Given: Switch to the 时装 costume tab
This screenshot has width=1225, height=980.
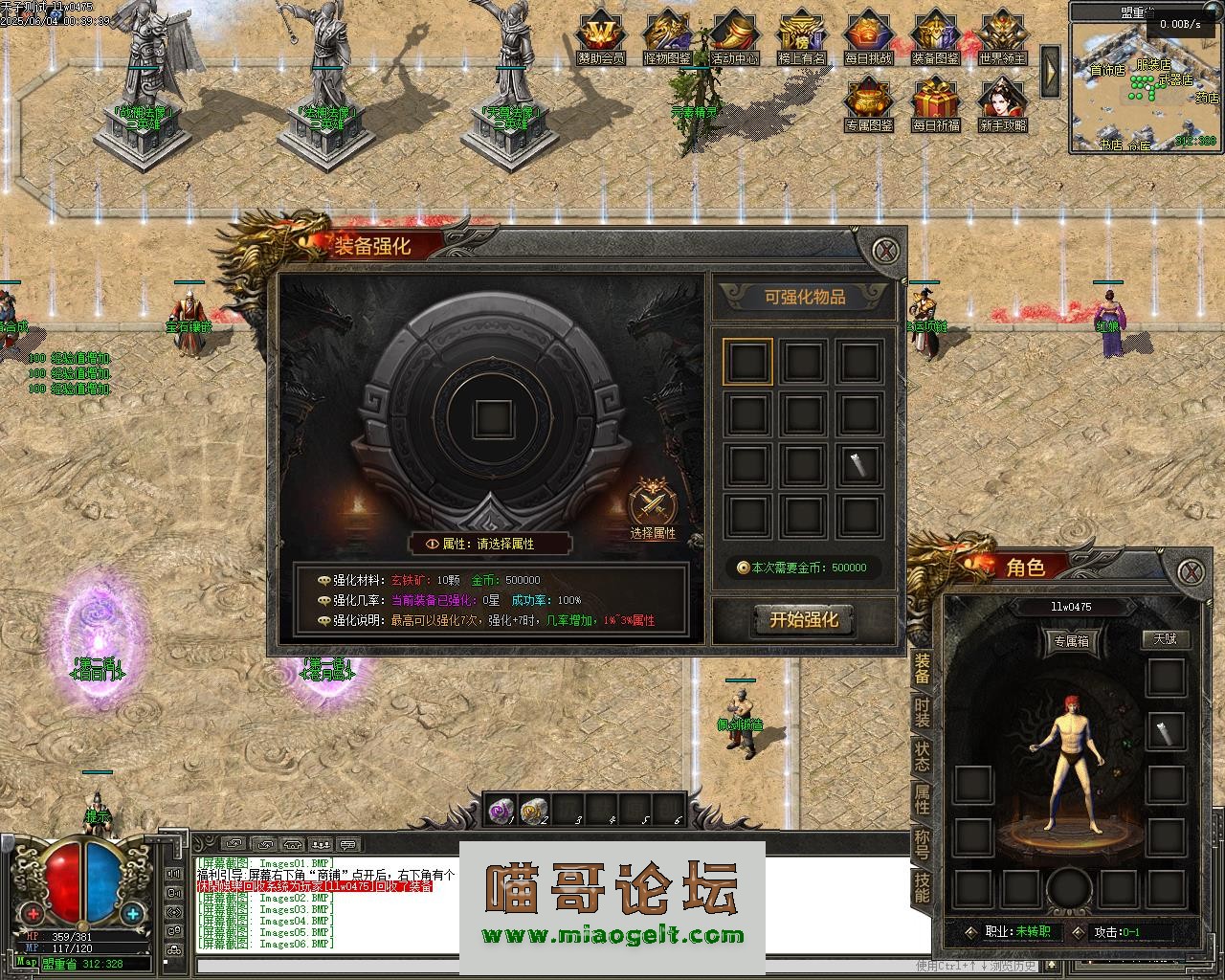Looking at the screenshot, I should pos(922,712).
